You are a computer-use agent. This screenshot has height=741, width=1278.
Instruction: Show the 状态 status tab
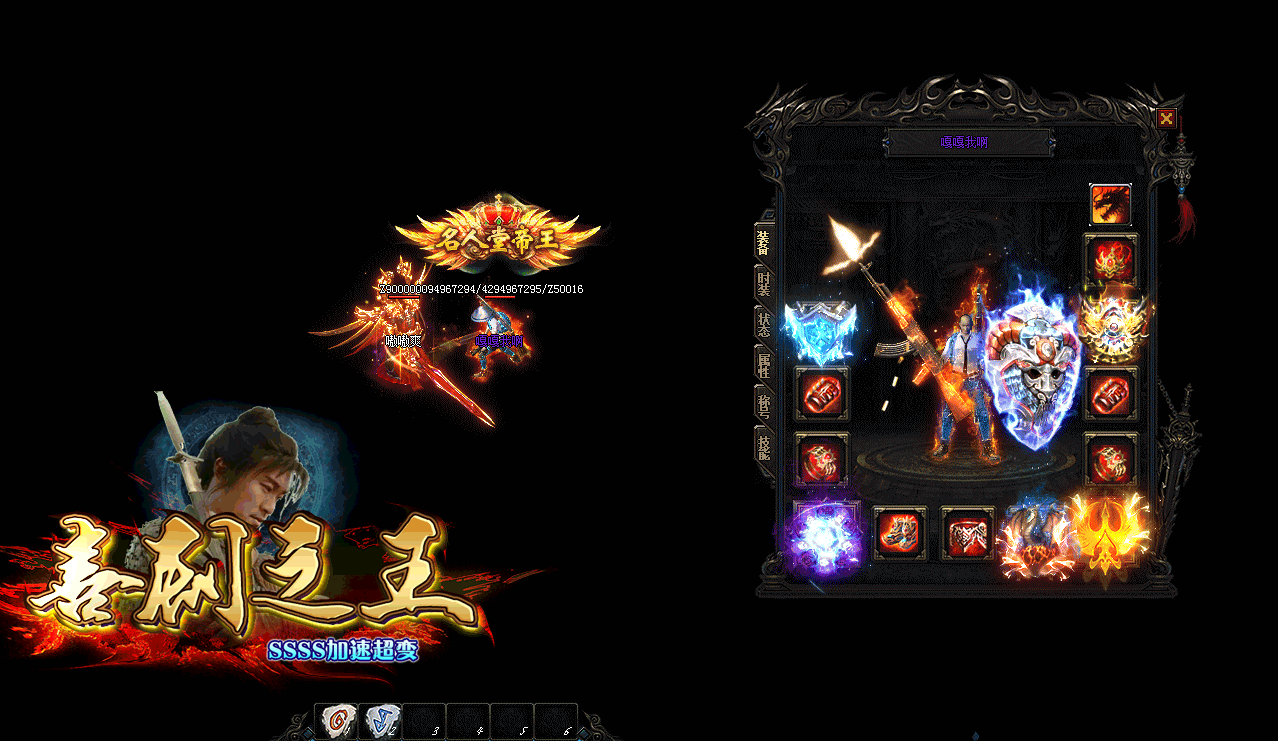(763, 323)
